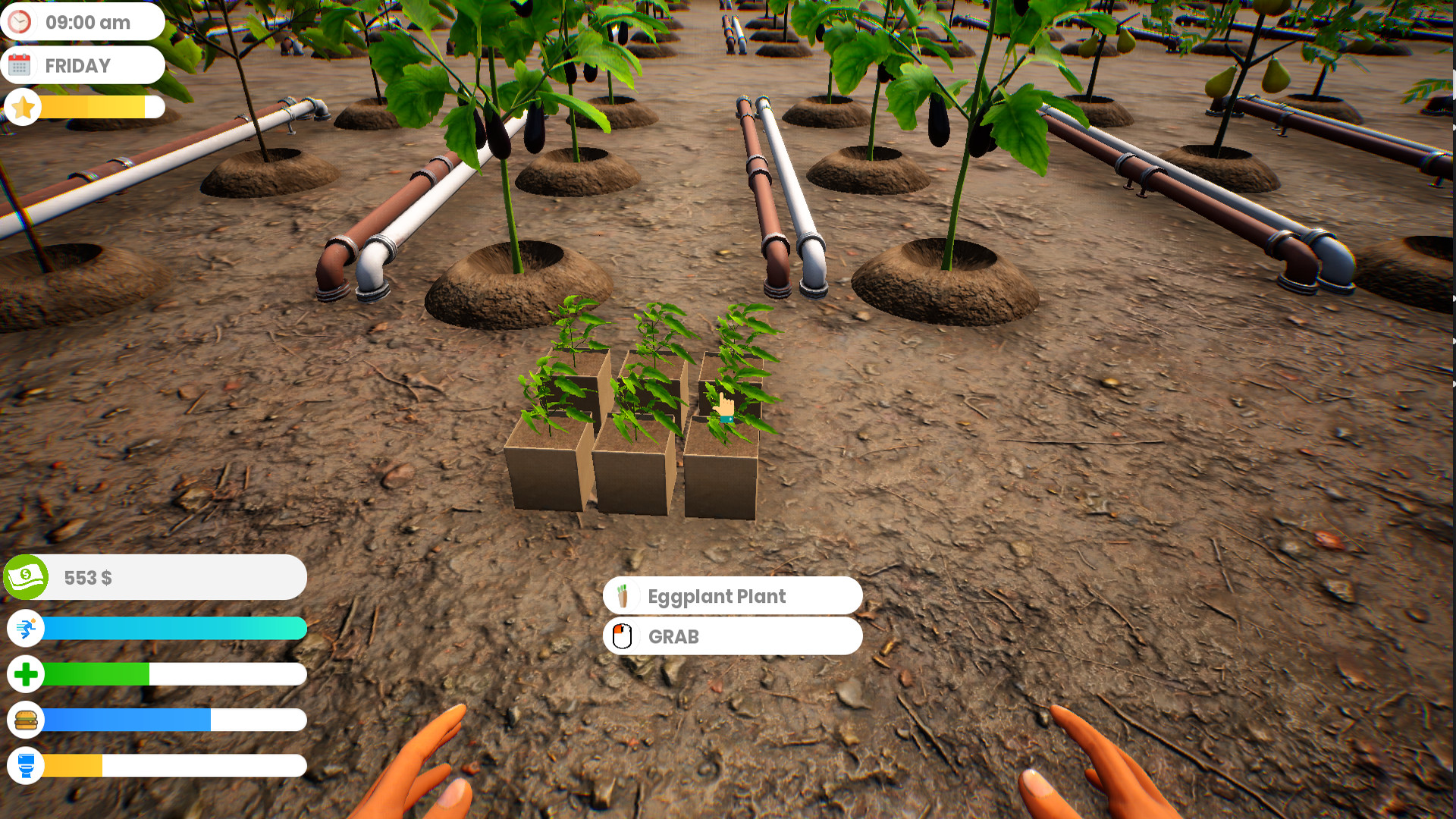Click the green health cross icon
The width and height of the screenshot is (1456, 819).
click(26, 673)
